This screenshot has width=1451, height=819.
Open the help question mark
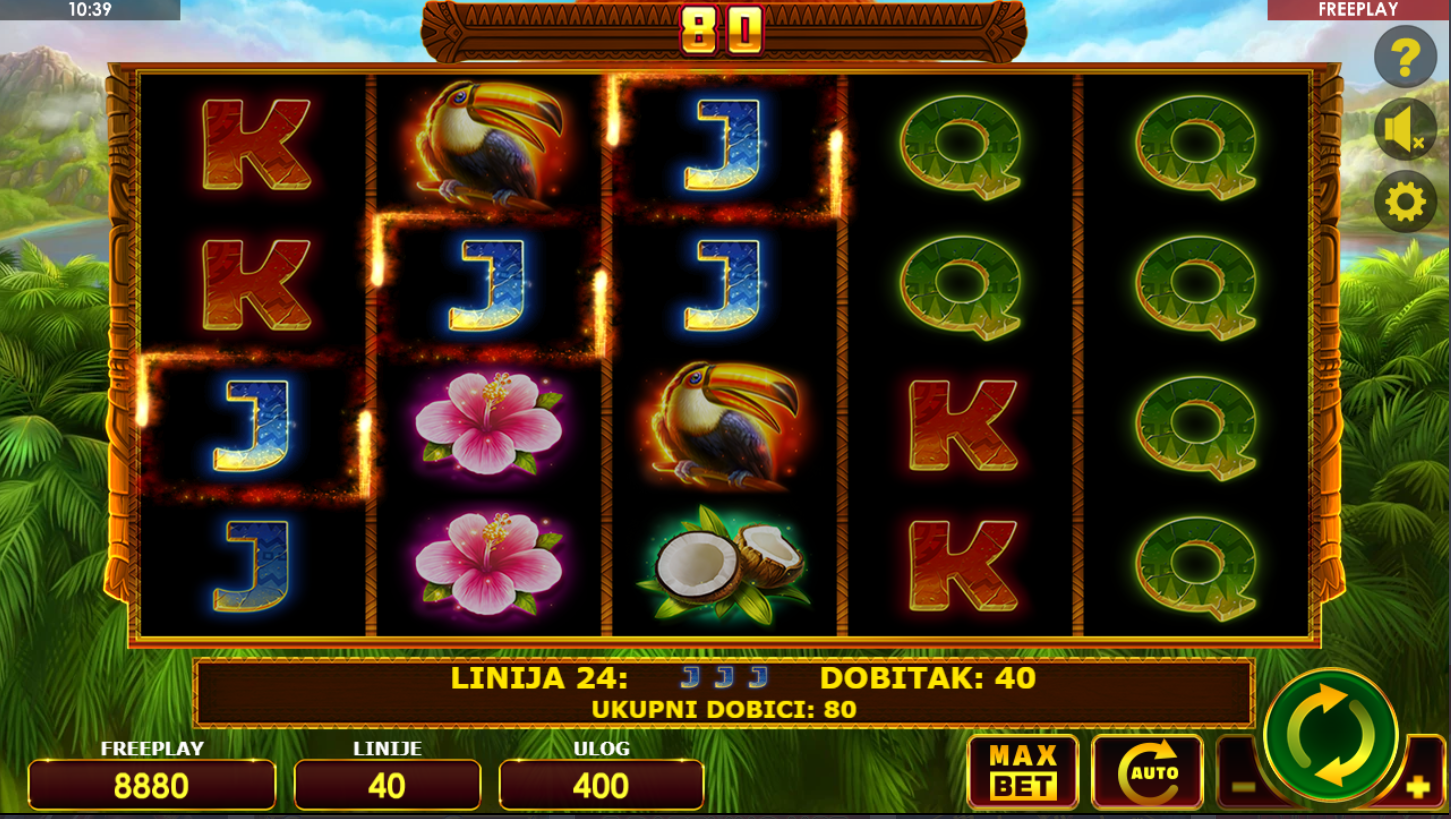coord(1405,58)
